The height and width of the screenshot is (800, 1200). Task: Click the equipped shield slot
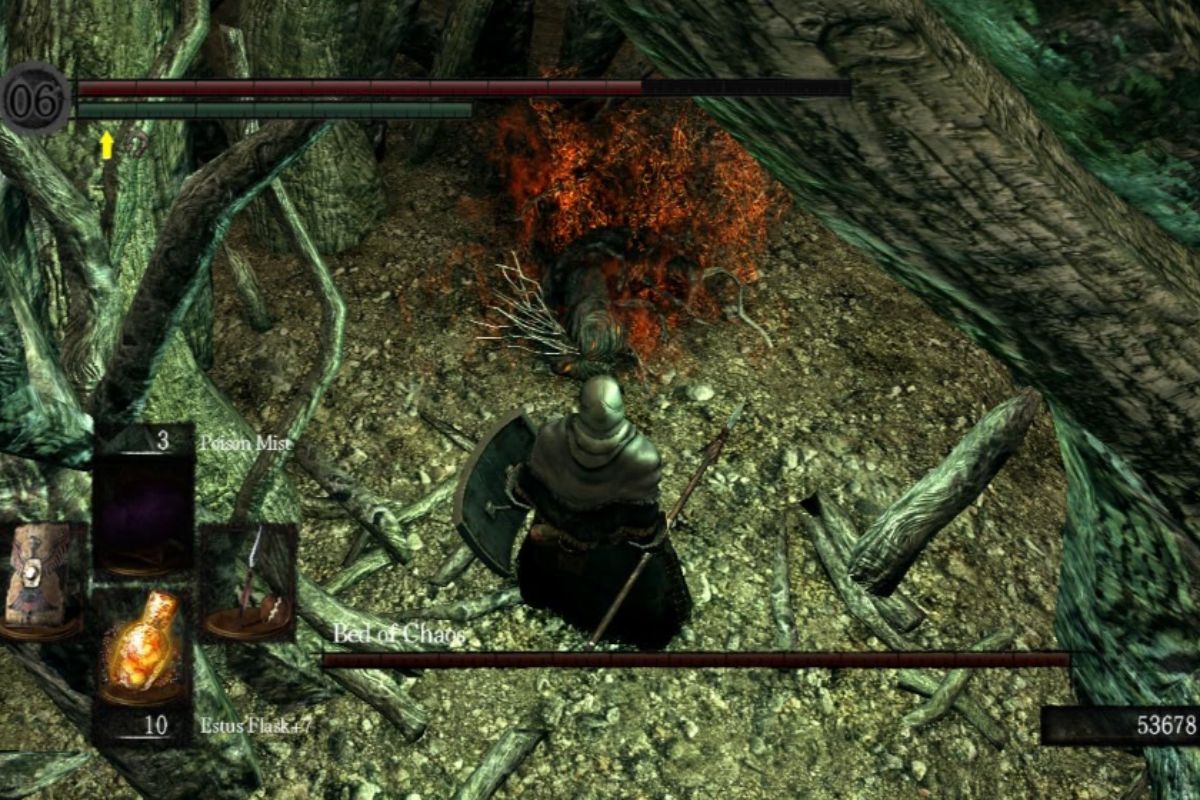(40, 580)
